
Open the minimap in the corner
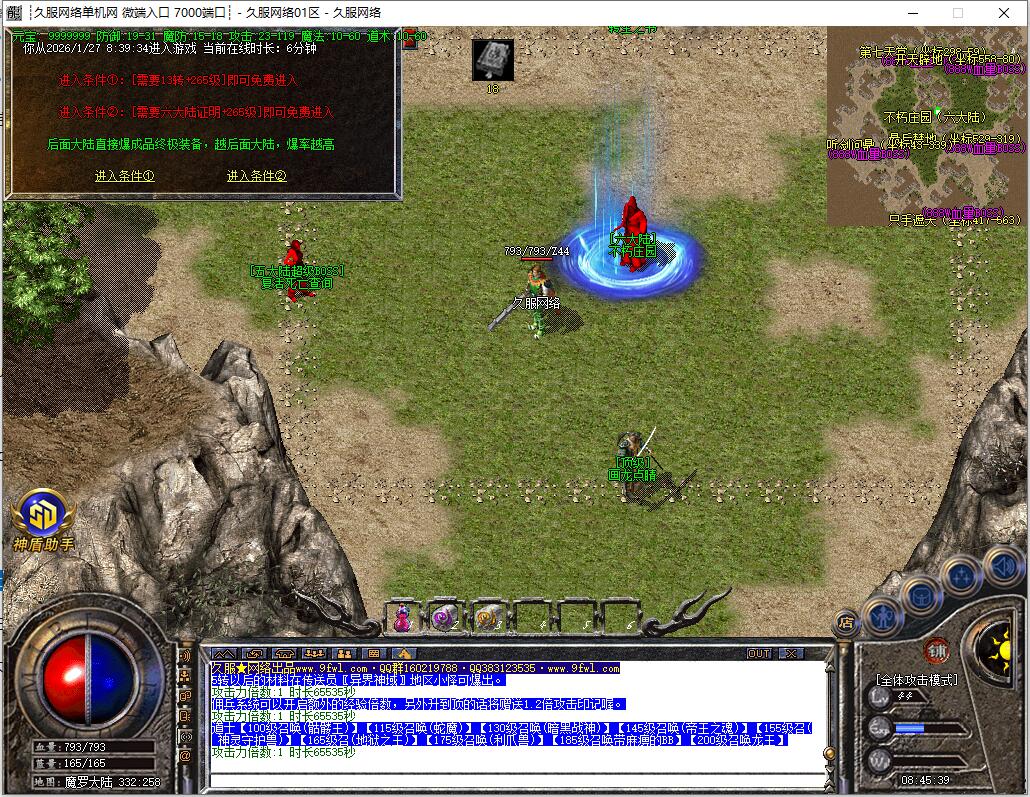coord(925,125)
